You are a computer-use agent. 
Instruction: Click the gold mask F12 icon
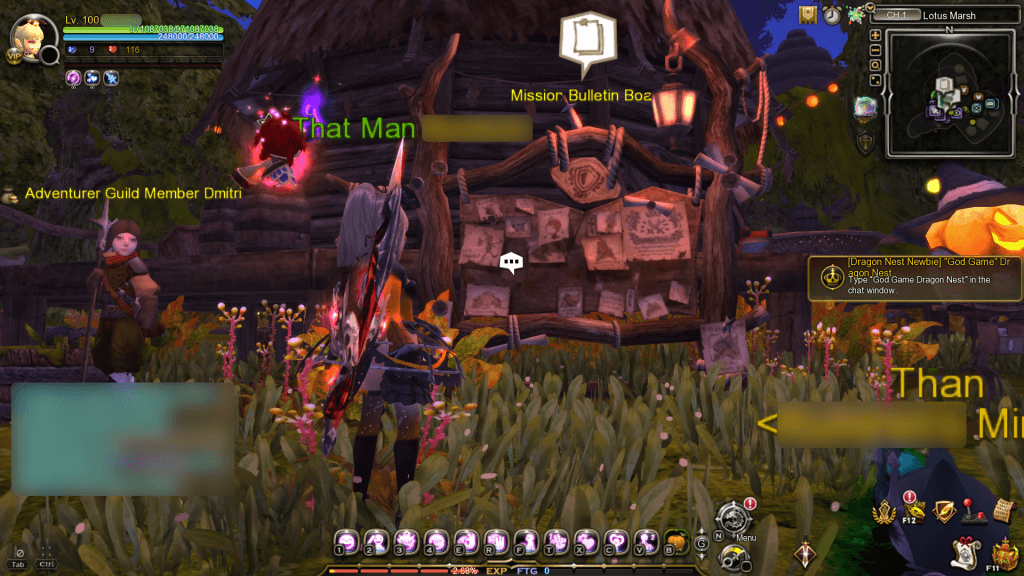(912, 512)
